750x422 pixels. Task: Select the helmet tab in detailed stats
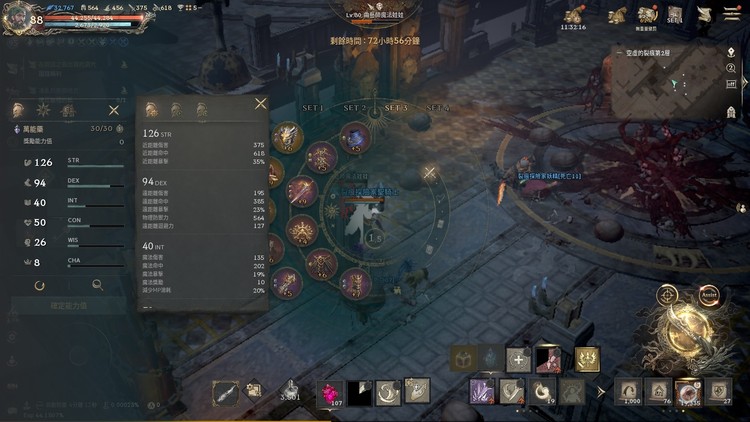tap(152, 110)
